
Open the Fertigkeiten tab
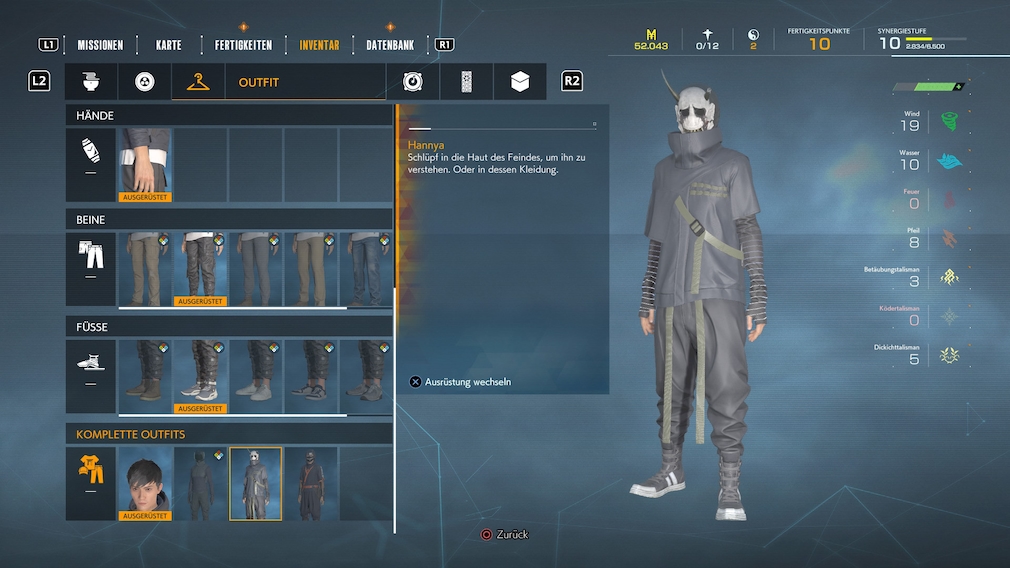(x=243, y=45)
